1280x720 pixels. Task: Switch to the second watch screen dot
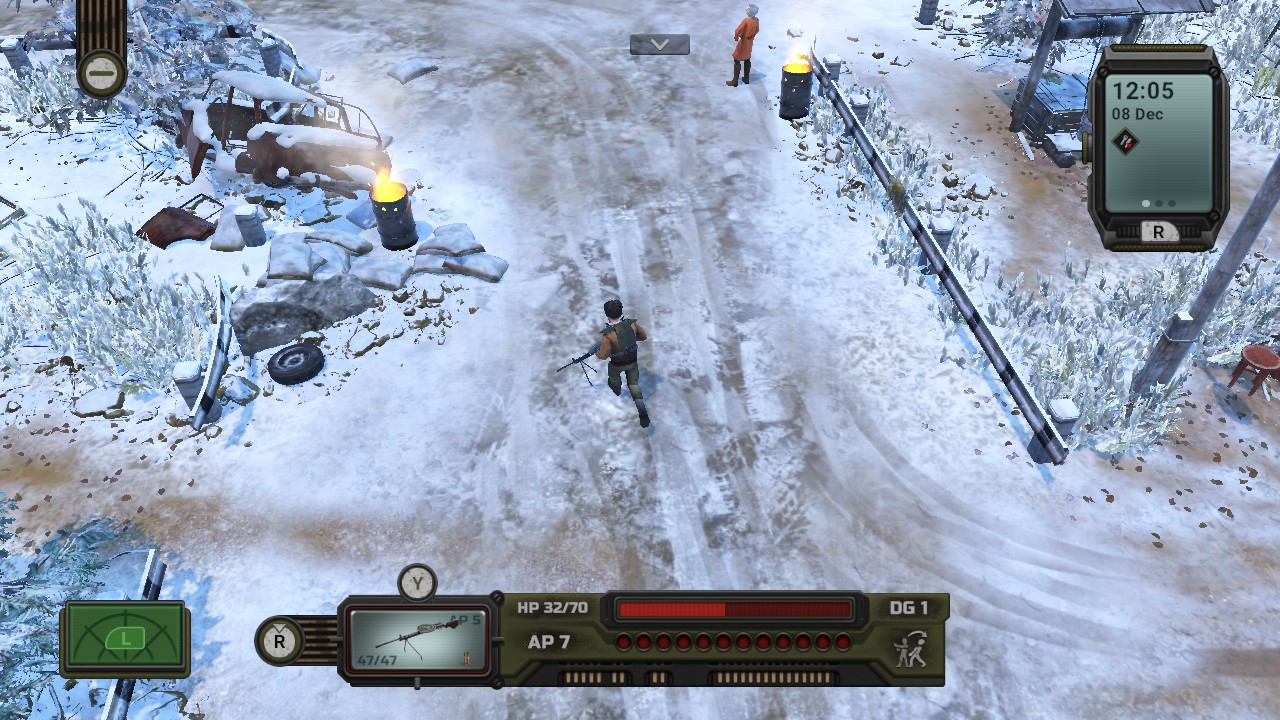pos(1159,203)
